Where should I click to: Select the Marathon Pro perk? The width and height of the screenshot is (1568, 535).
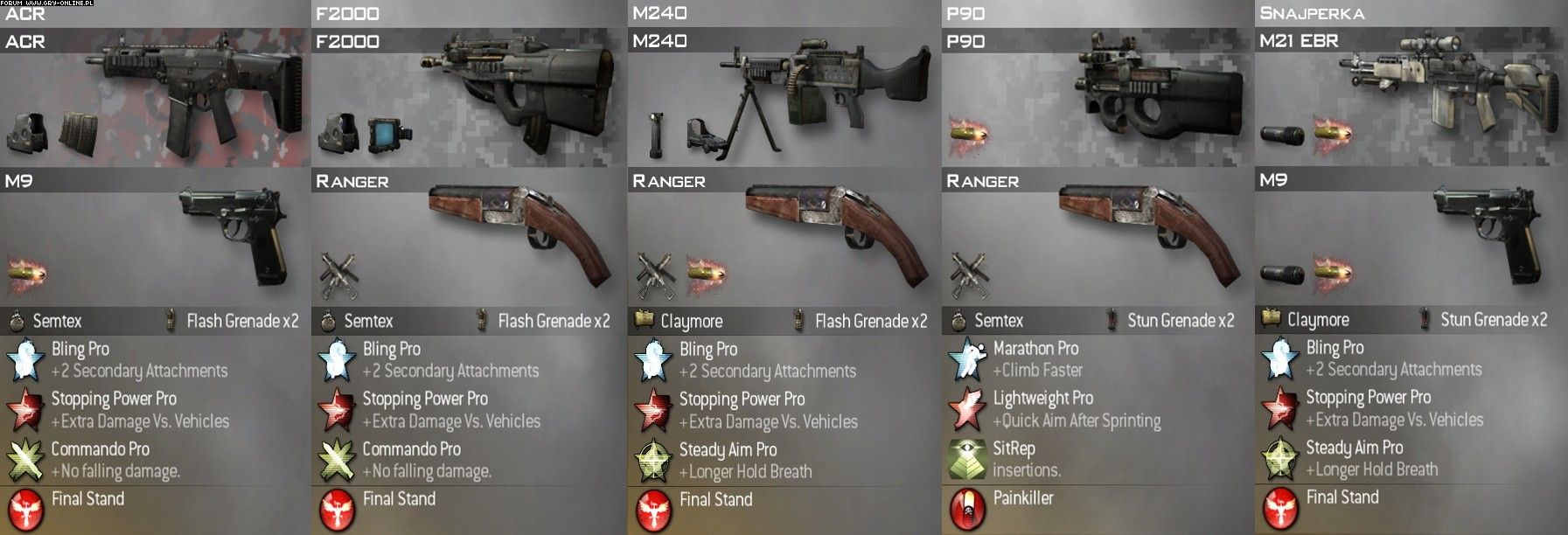point(1035,349)
